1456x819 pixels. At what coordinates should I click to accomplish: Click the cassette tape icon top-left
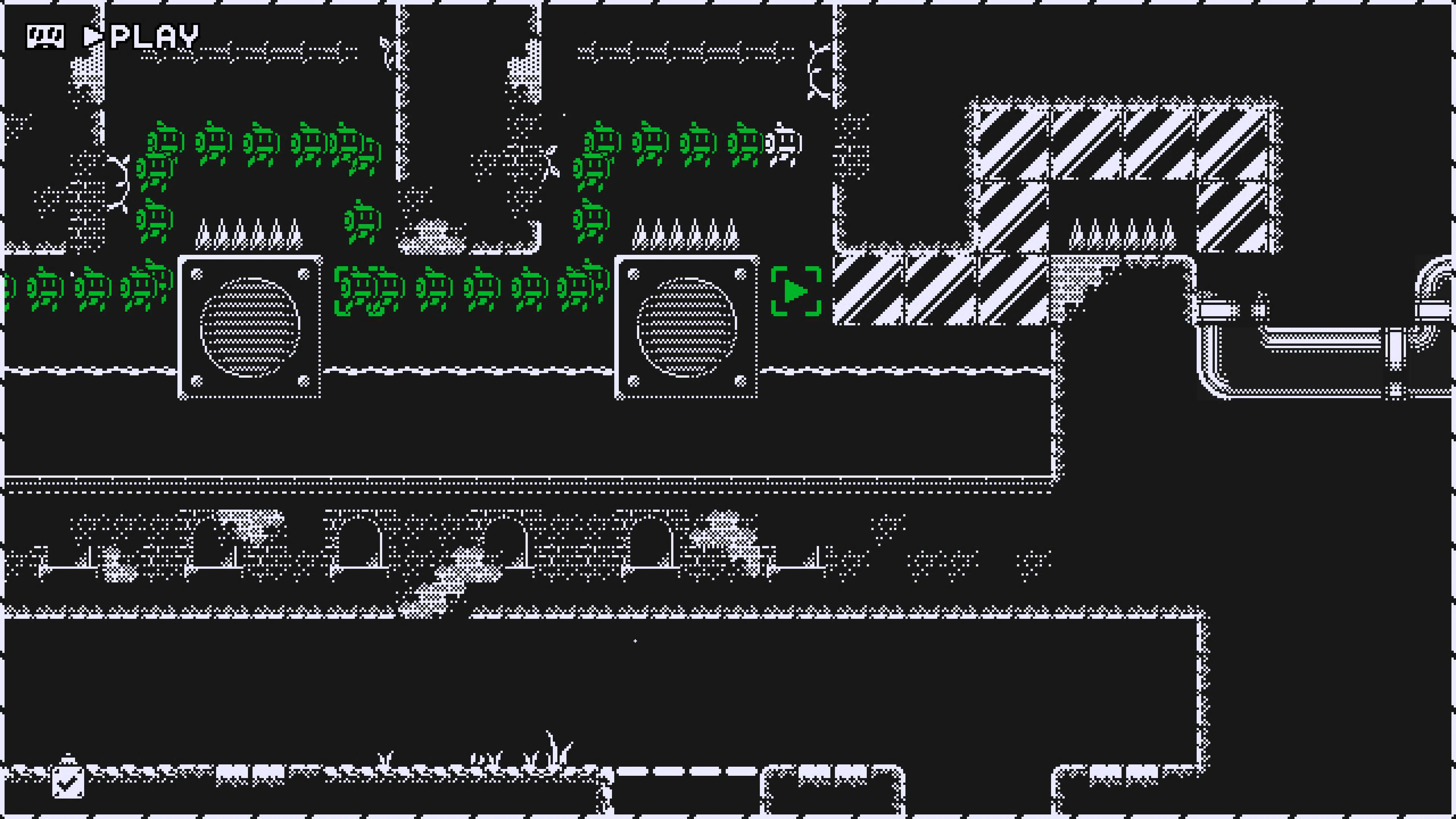(x=46, y=37)
